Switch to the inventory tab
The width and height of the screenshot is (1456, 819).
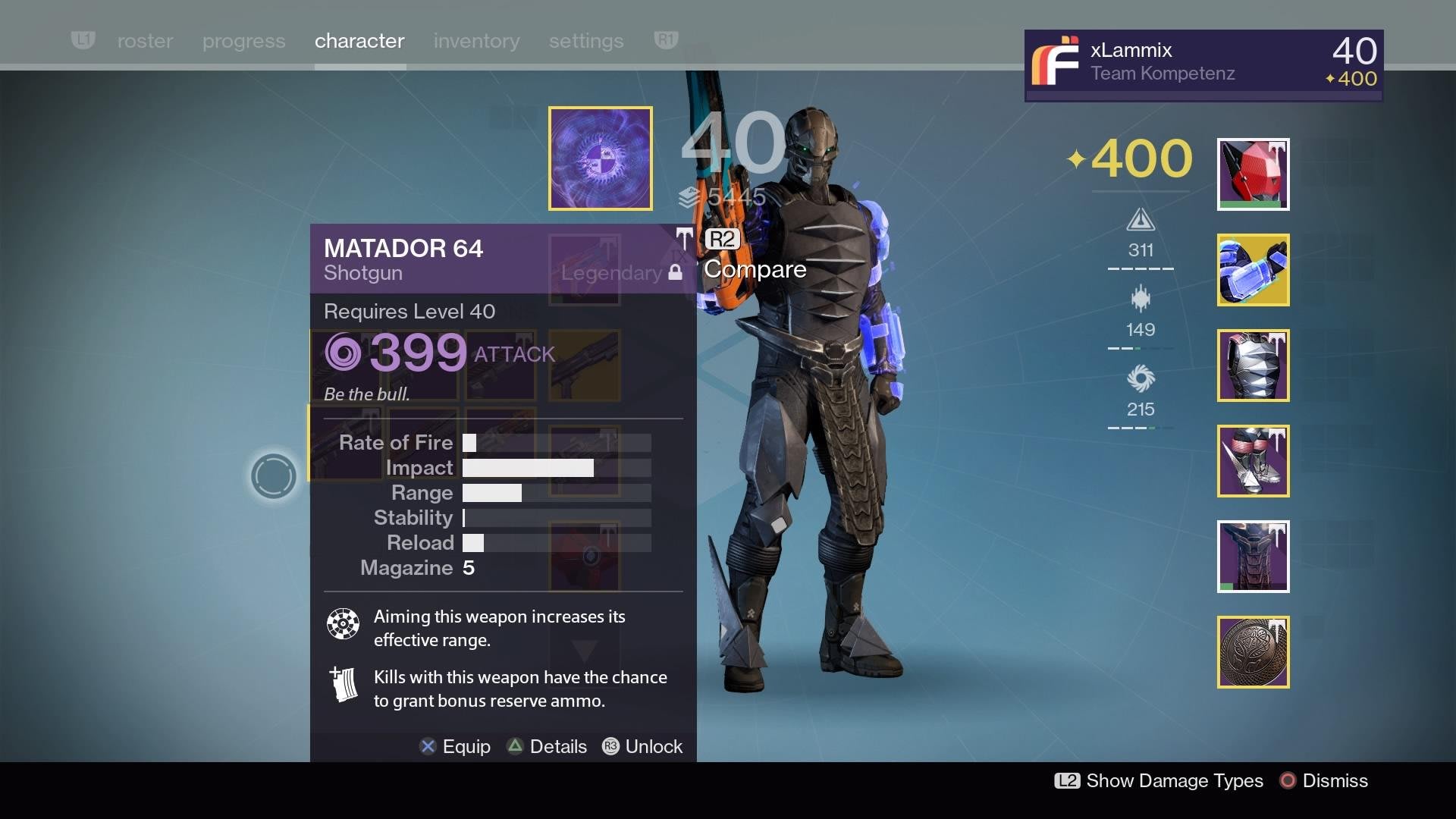476,41
